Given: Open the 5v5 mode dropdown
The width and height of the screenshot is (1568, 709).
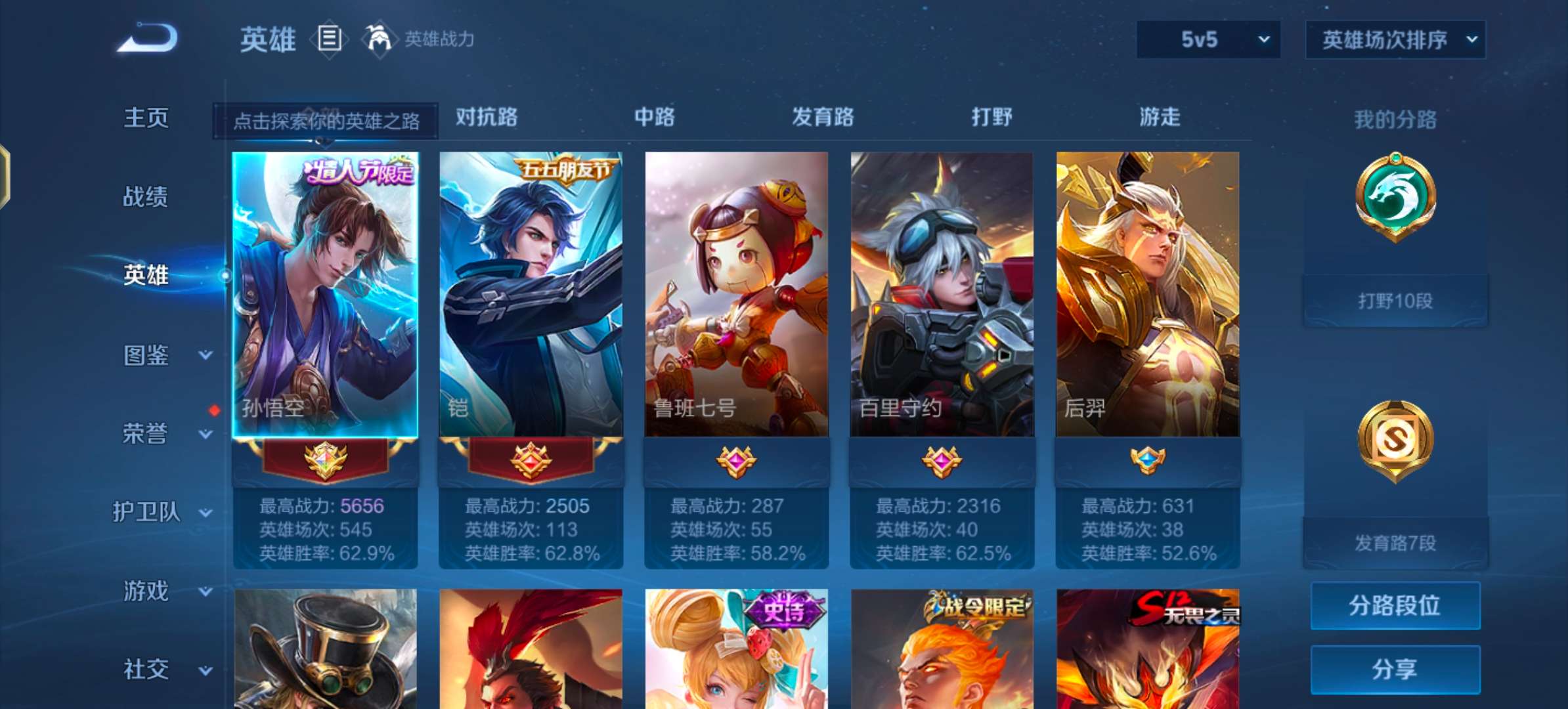Looking at the screenshot, I should 1207,39.
